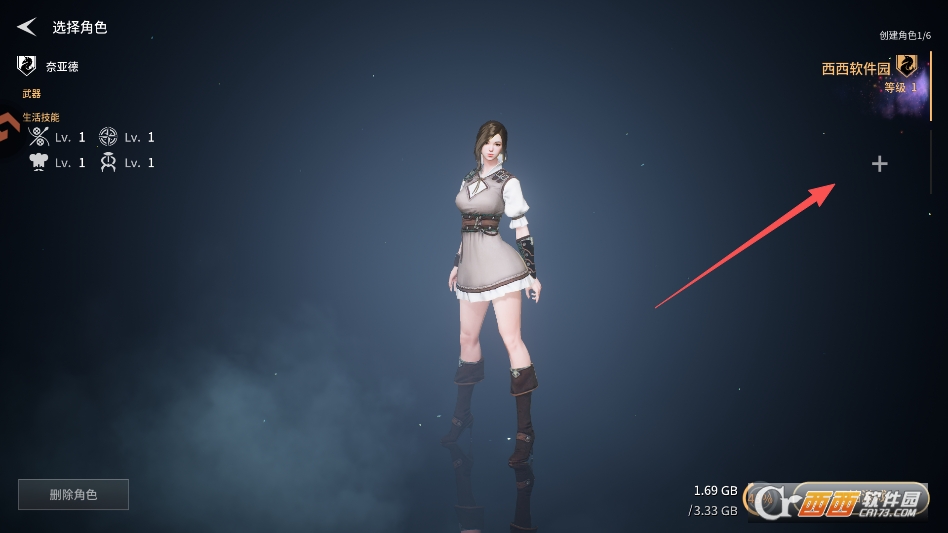Go back using the arrow beside 选择角色
Image resolution: width=948 pixels, height=533 pixels.
tap(27, 27)
